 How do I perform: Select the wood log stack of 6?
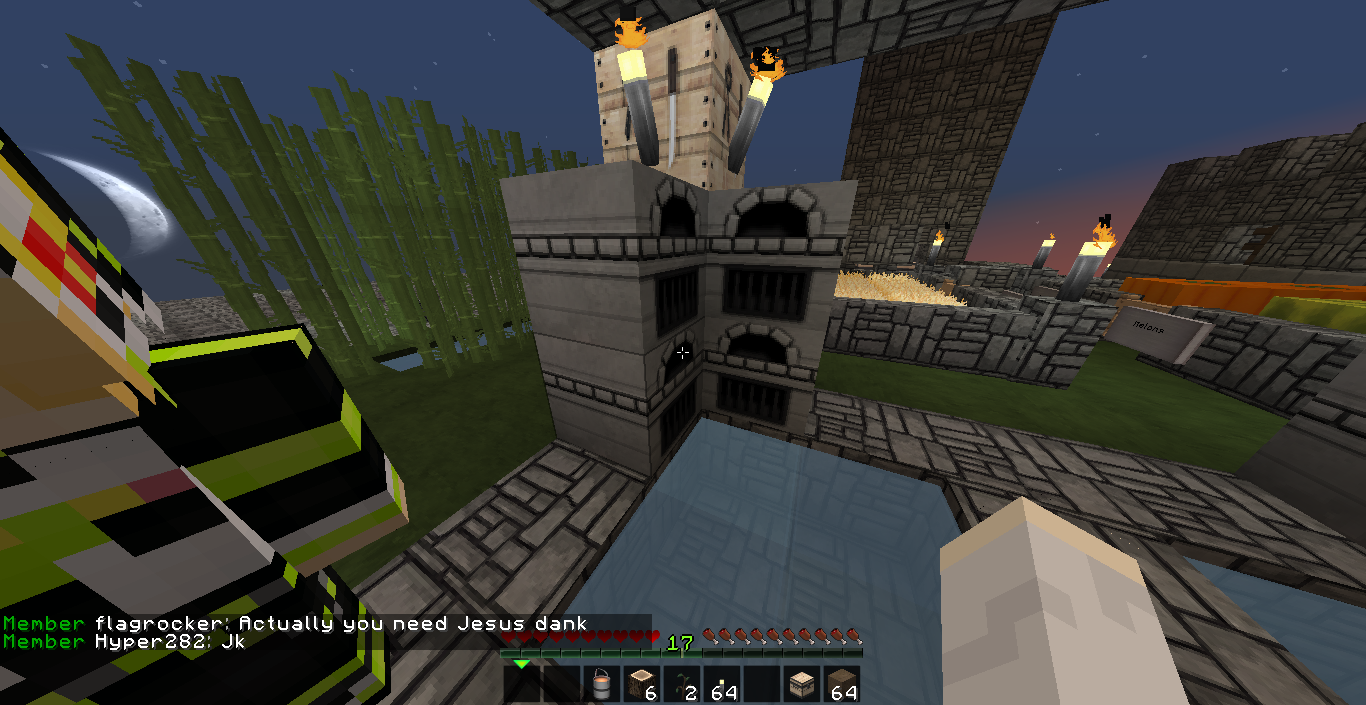[641, 685]
